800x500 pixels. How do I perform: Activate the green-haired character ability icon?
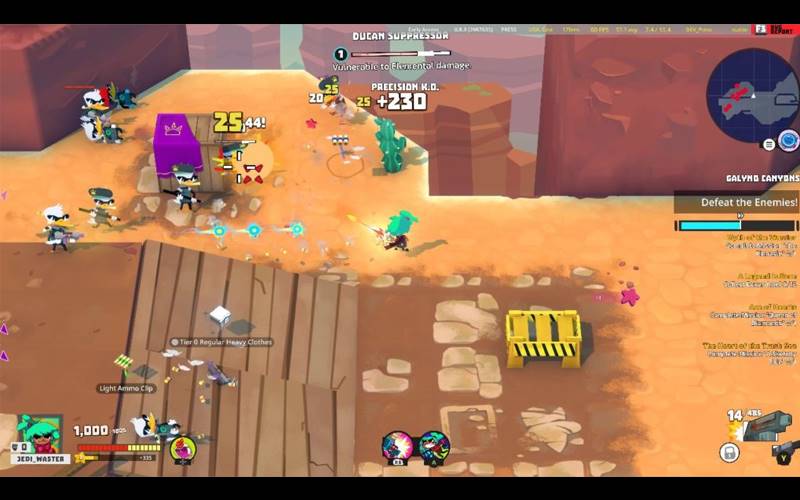pos(434,446)
